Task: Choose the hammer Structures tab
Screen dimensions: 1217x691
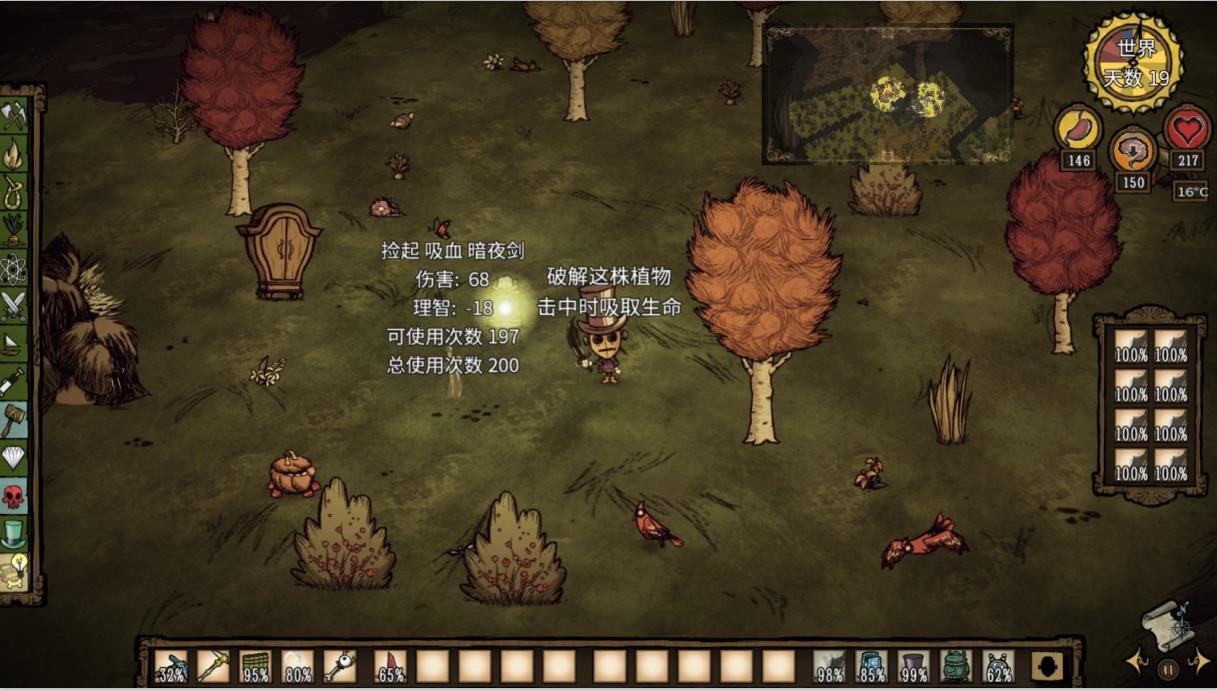Action: [x=13, y=419]
